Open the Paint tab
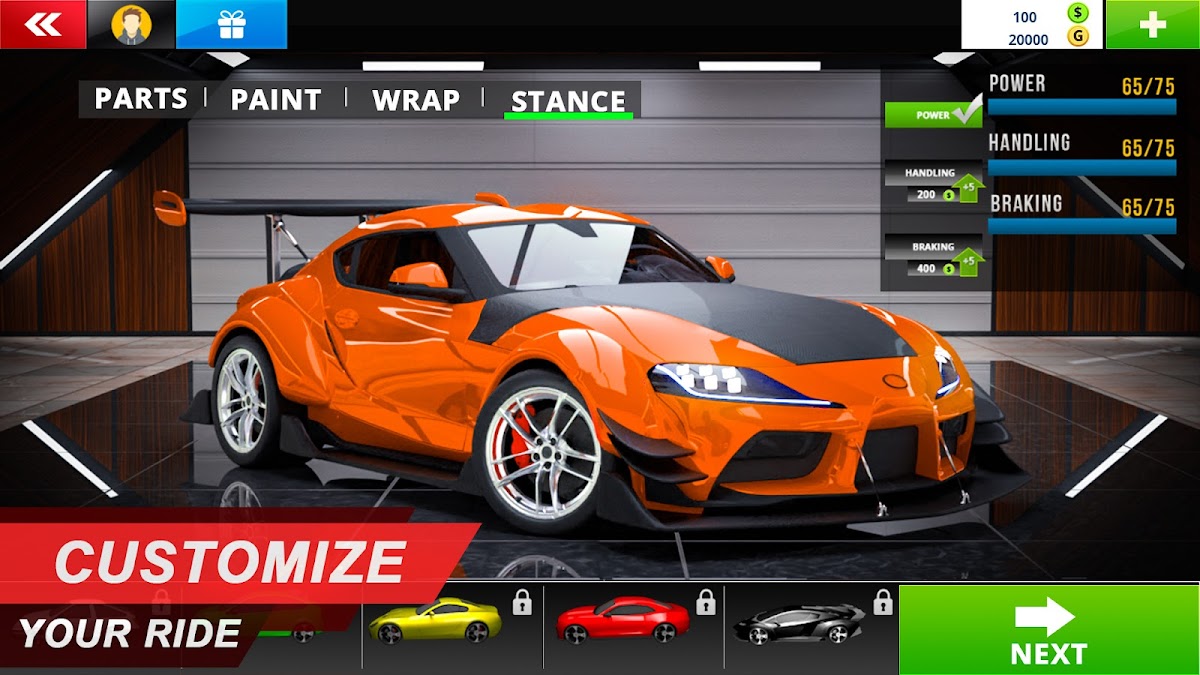The height and width of the screenshot is (675, 1200). click(276, 100)
